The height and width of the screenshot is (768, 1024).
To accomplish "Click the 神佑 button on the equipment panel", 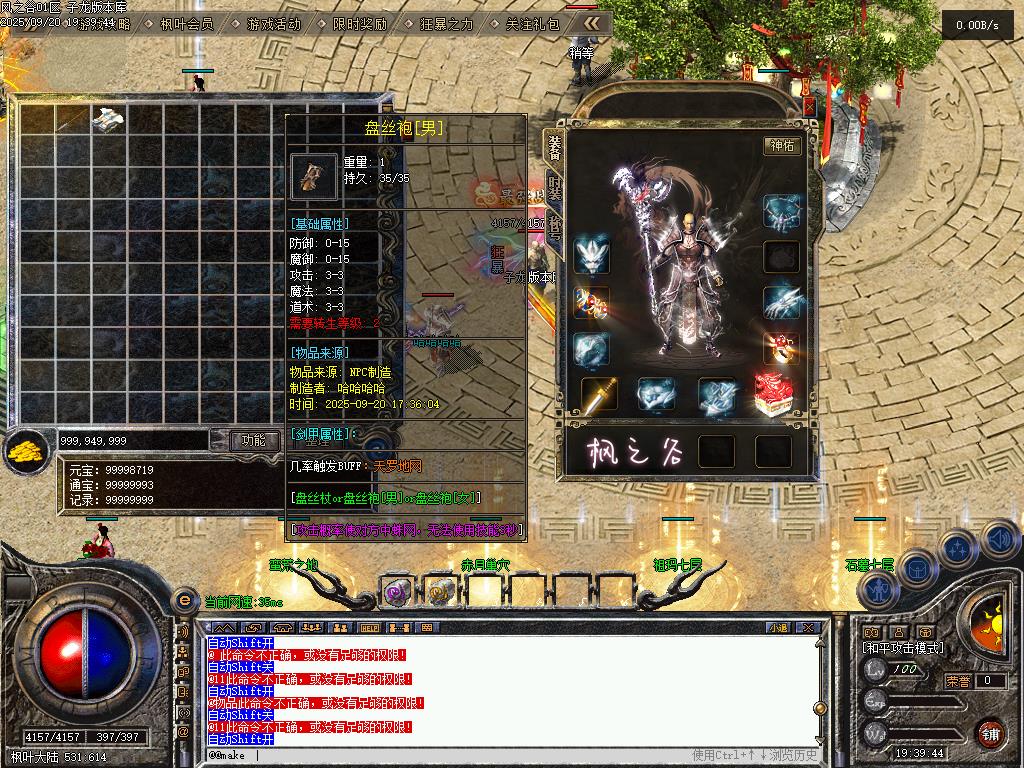I will coord(782,146).
